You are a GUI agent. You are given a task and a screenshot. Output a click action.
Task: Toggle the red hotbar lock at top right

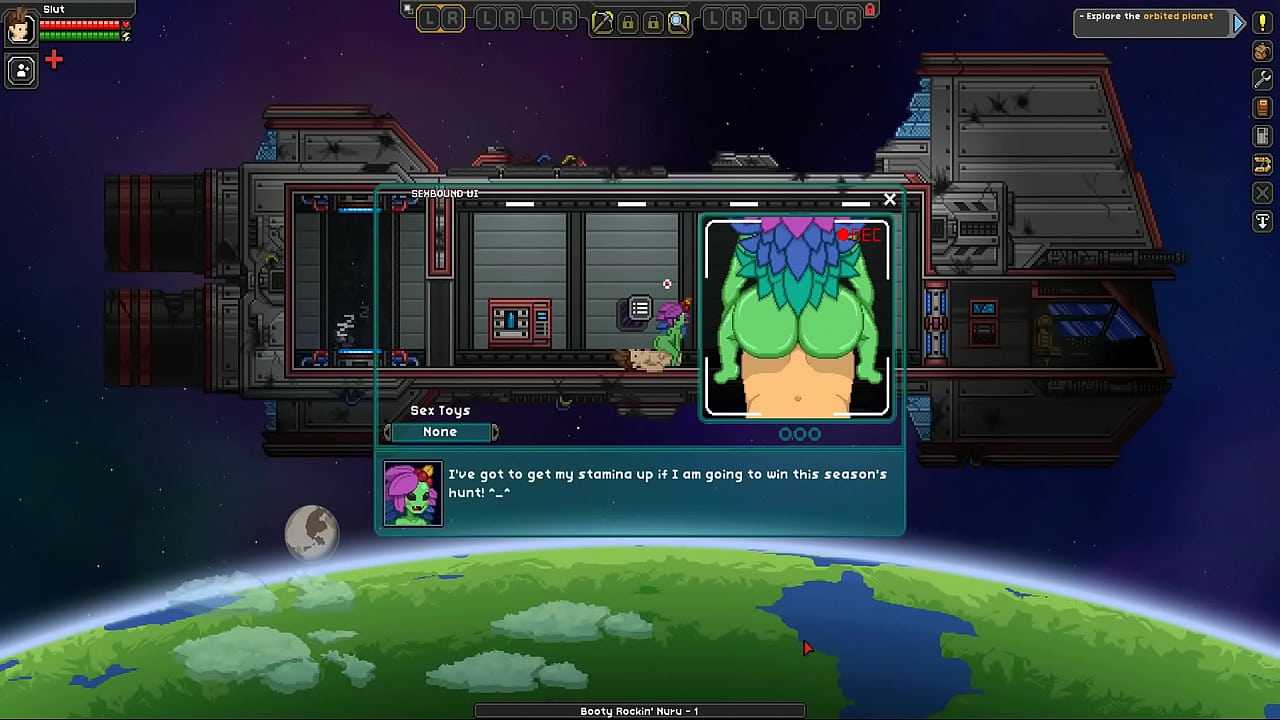tap(870, 10)
